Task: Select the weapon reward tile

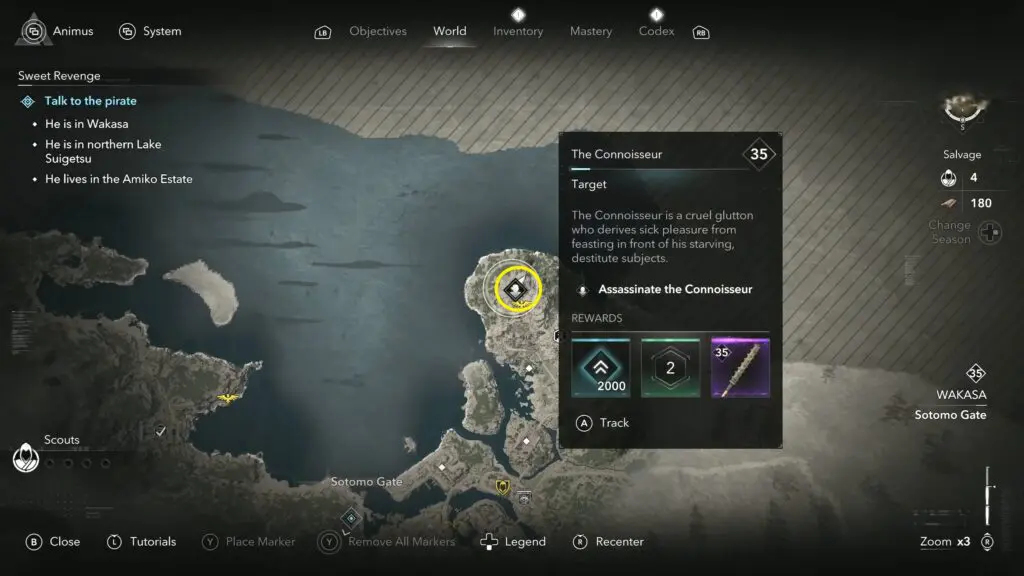Action: [x=740, y=367]
